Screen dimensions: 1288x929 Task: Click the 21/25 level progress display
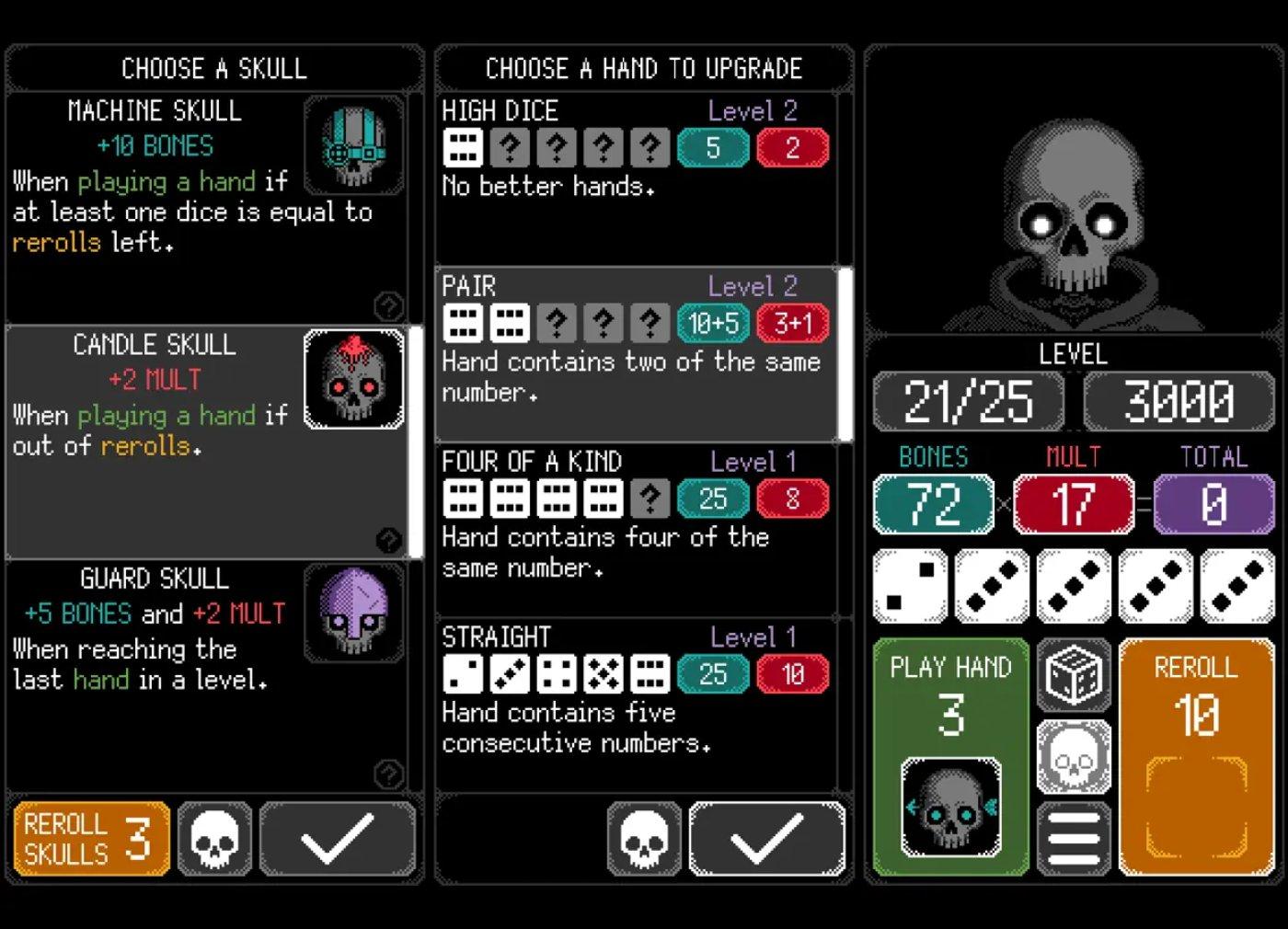[x=968, y=401]
